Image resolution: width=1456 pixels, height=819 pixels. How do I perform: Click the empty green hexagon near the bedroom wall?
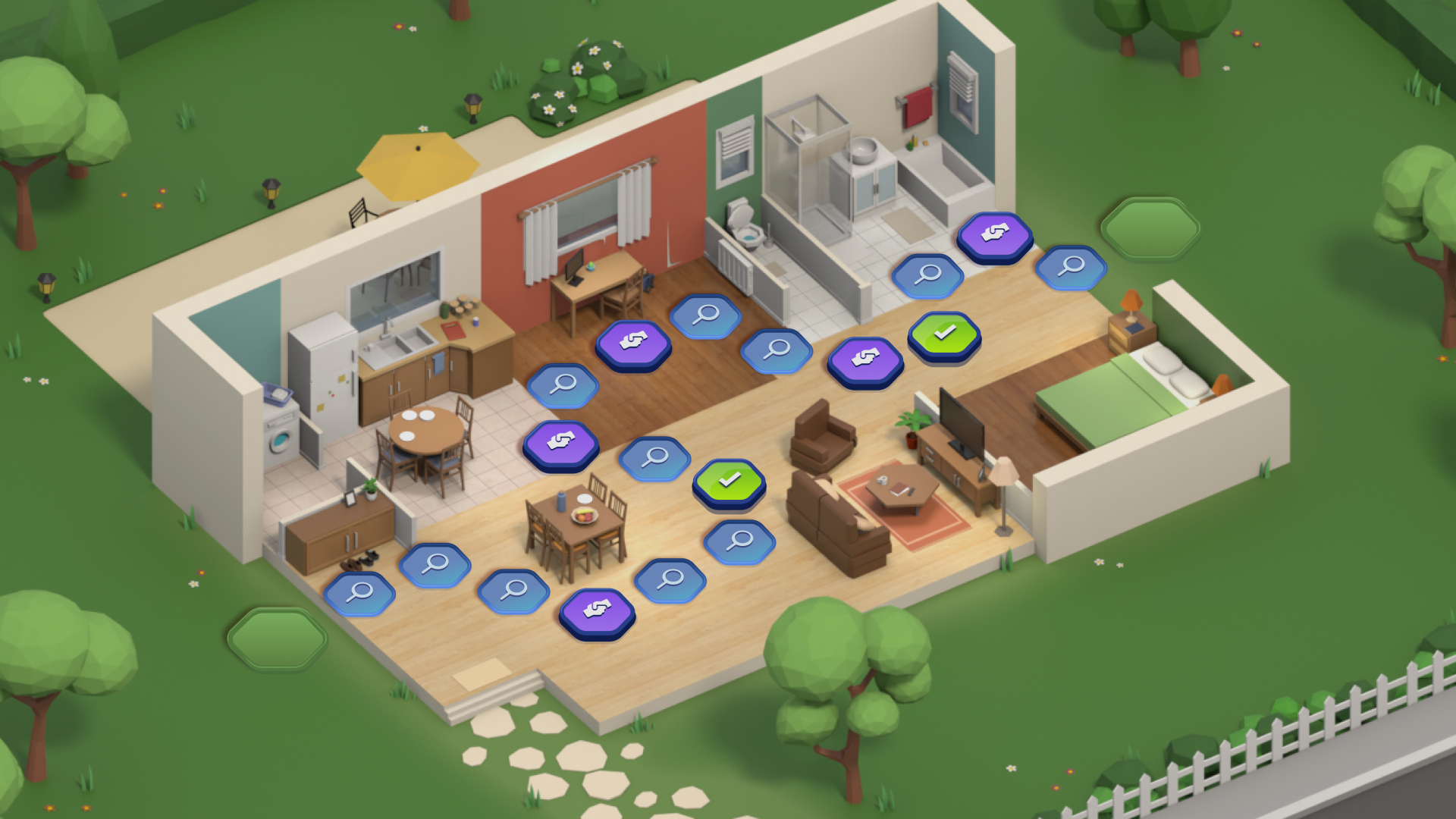(1150, 227)
